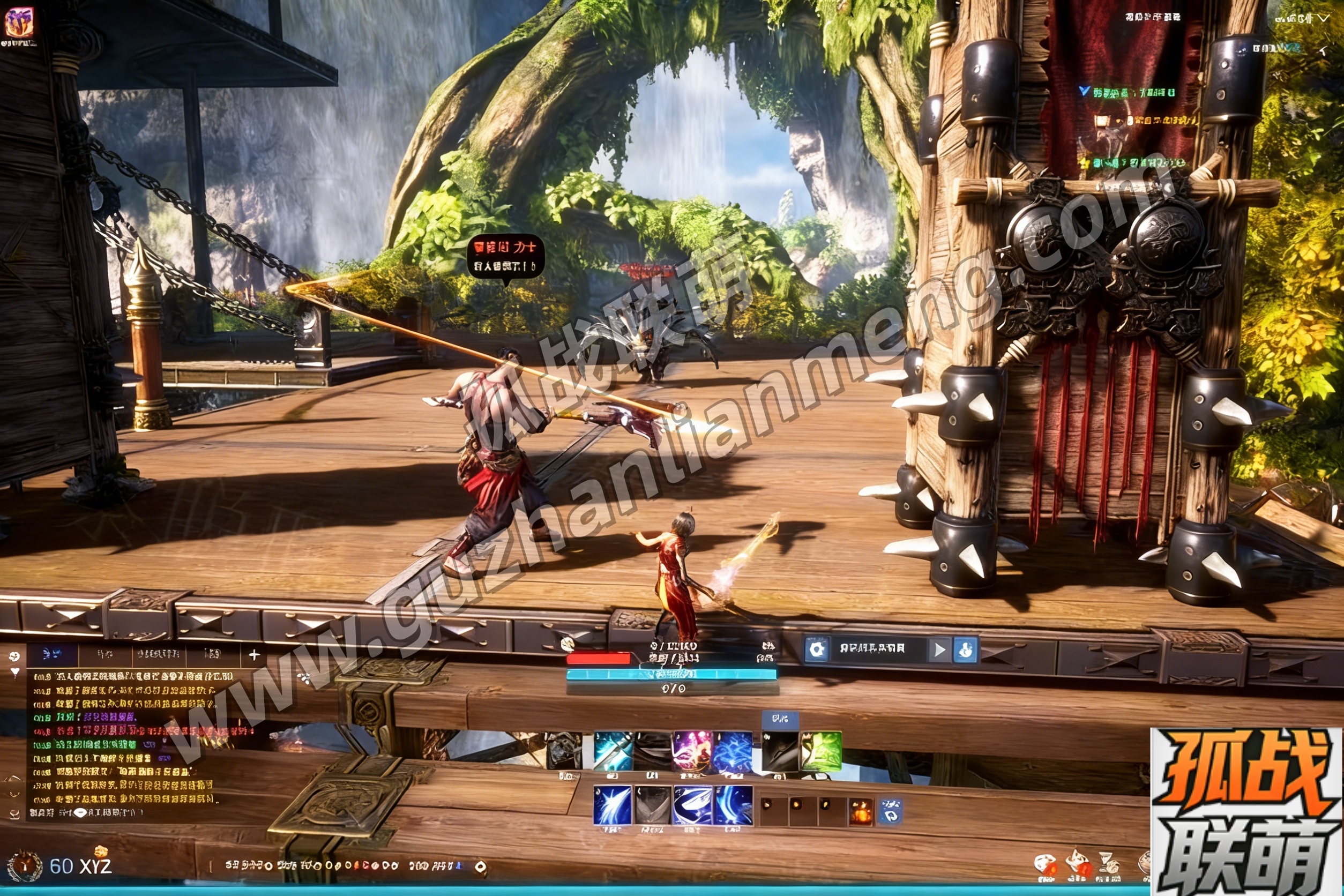Screen dimensions: 1344x896
Task: Add a new chat tab with plus button
Action: click(255, 655)
